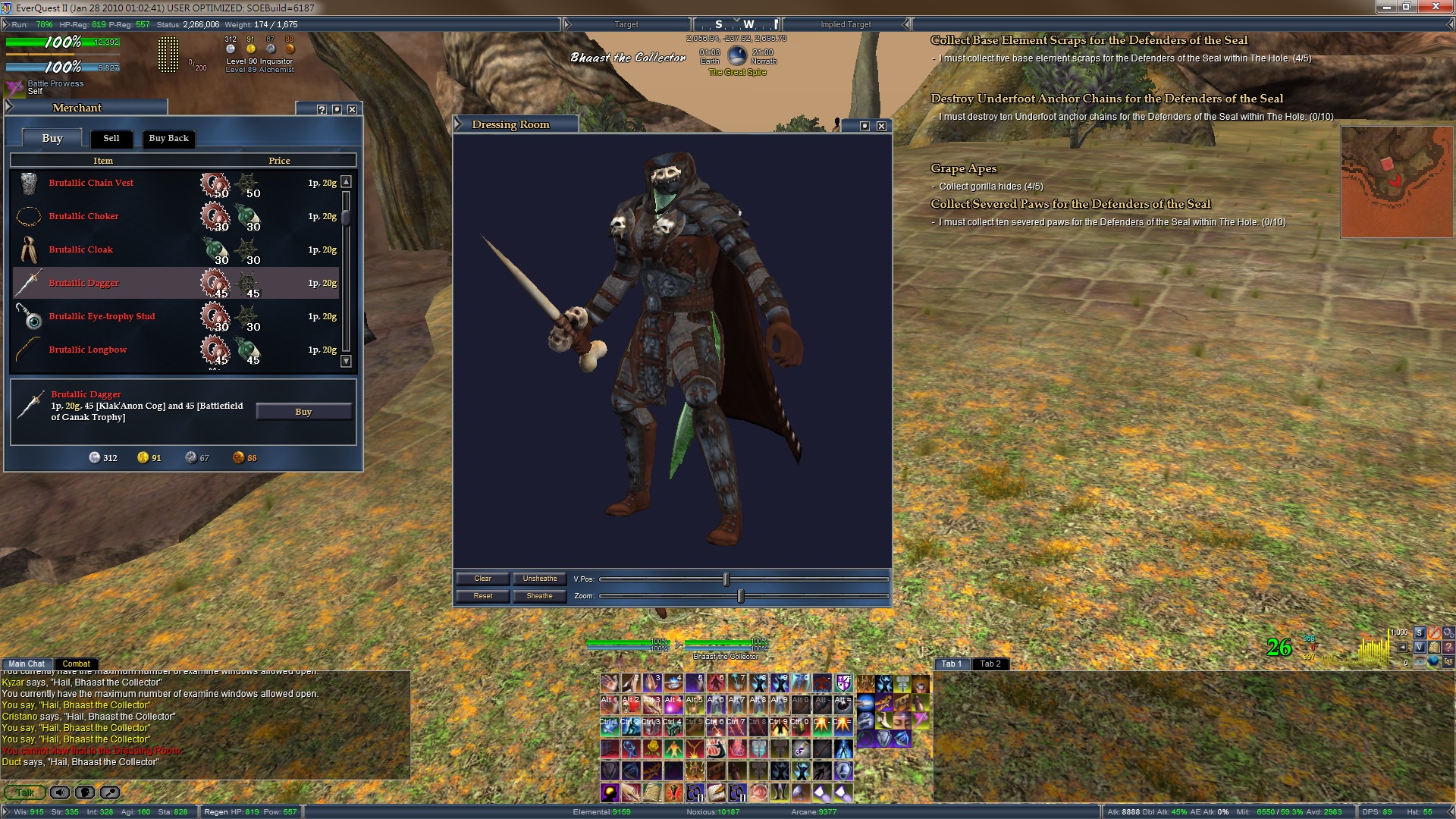Switch to the Combat chat tab
The image size is (1456, 819).
76,664
